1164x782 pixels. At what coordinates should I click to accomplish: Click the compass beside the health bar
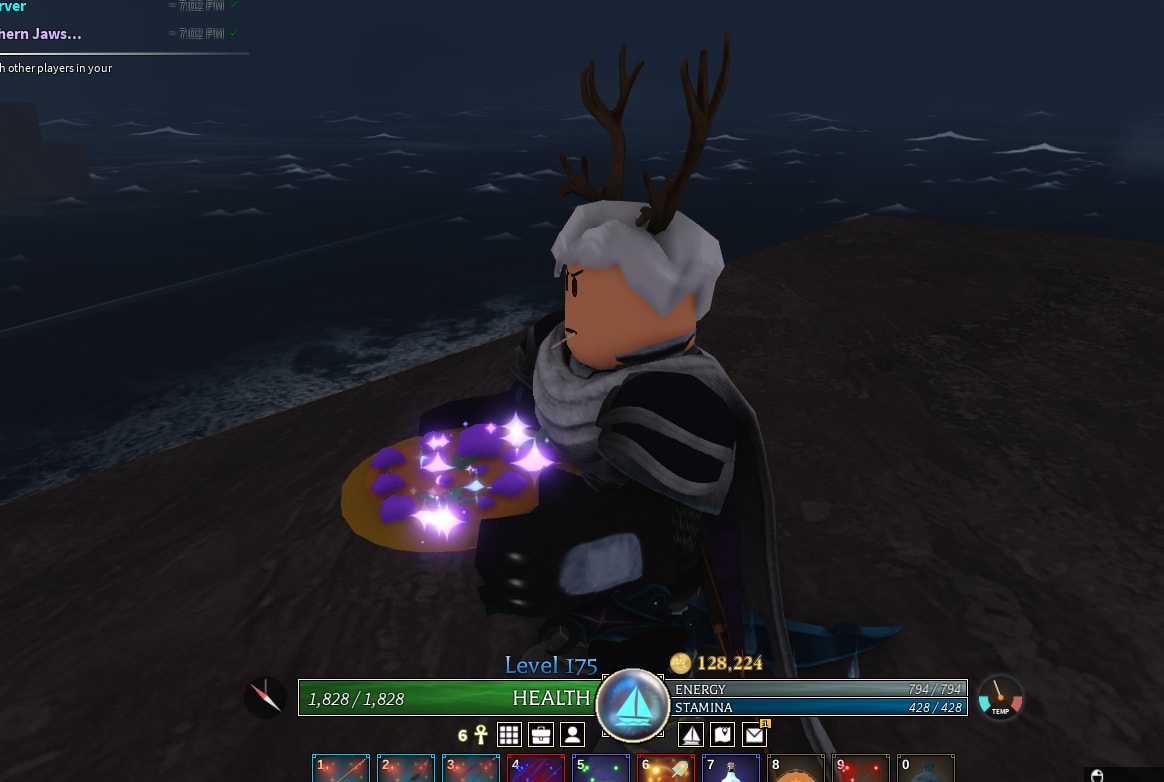tap(265, 696)
